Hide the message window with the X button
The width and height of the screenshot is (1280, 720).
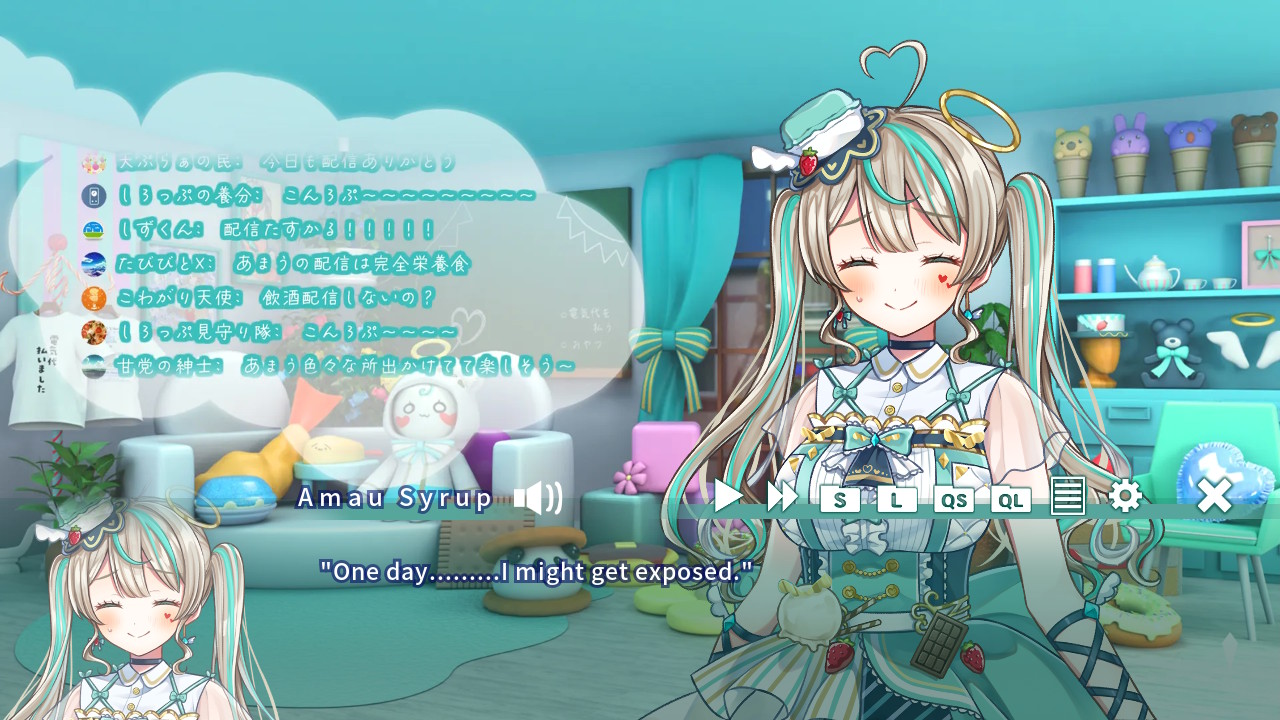[1213, 496]
